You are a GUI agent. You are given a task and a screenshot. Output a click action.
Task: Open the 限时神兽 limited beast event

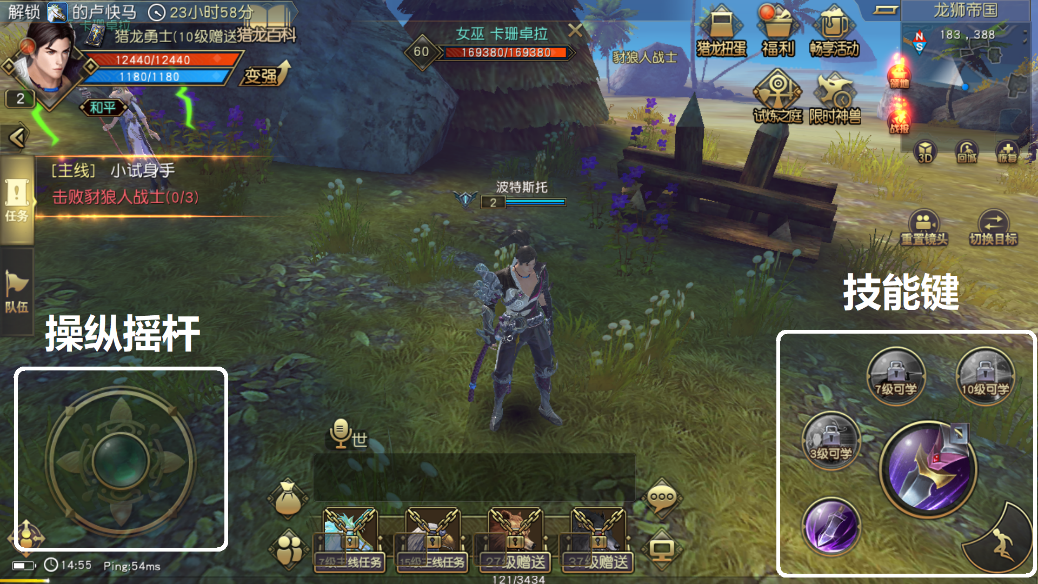coord(833,97)
